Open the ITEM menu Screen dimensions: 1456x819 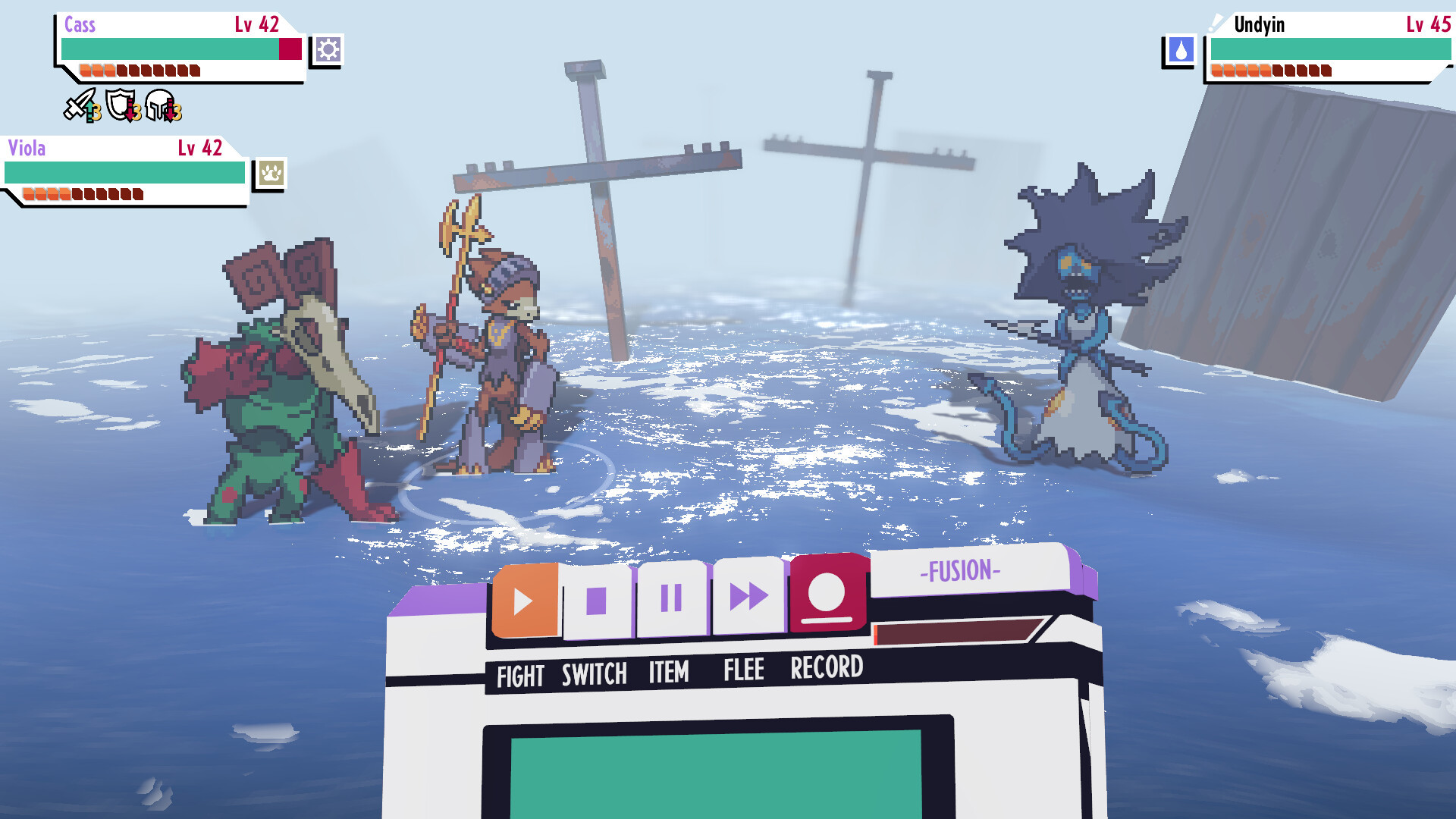[667, 670]
